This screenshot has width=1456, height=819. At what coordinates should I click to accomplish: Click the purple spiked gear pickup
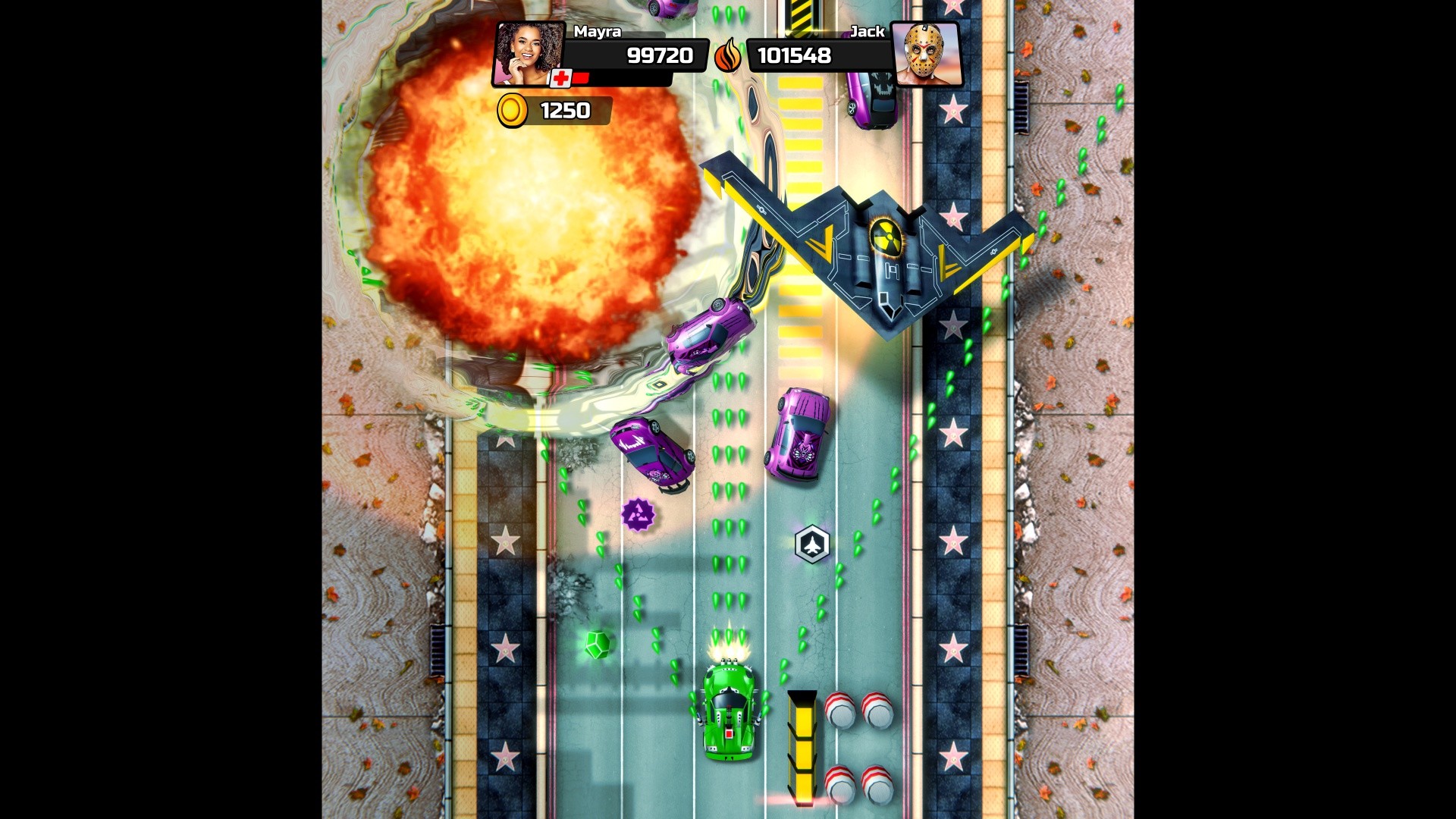point(639,515)
